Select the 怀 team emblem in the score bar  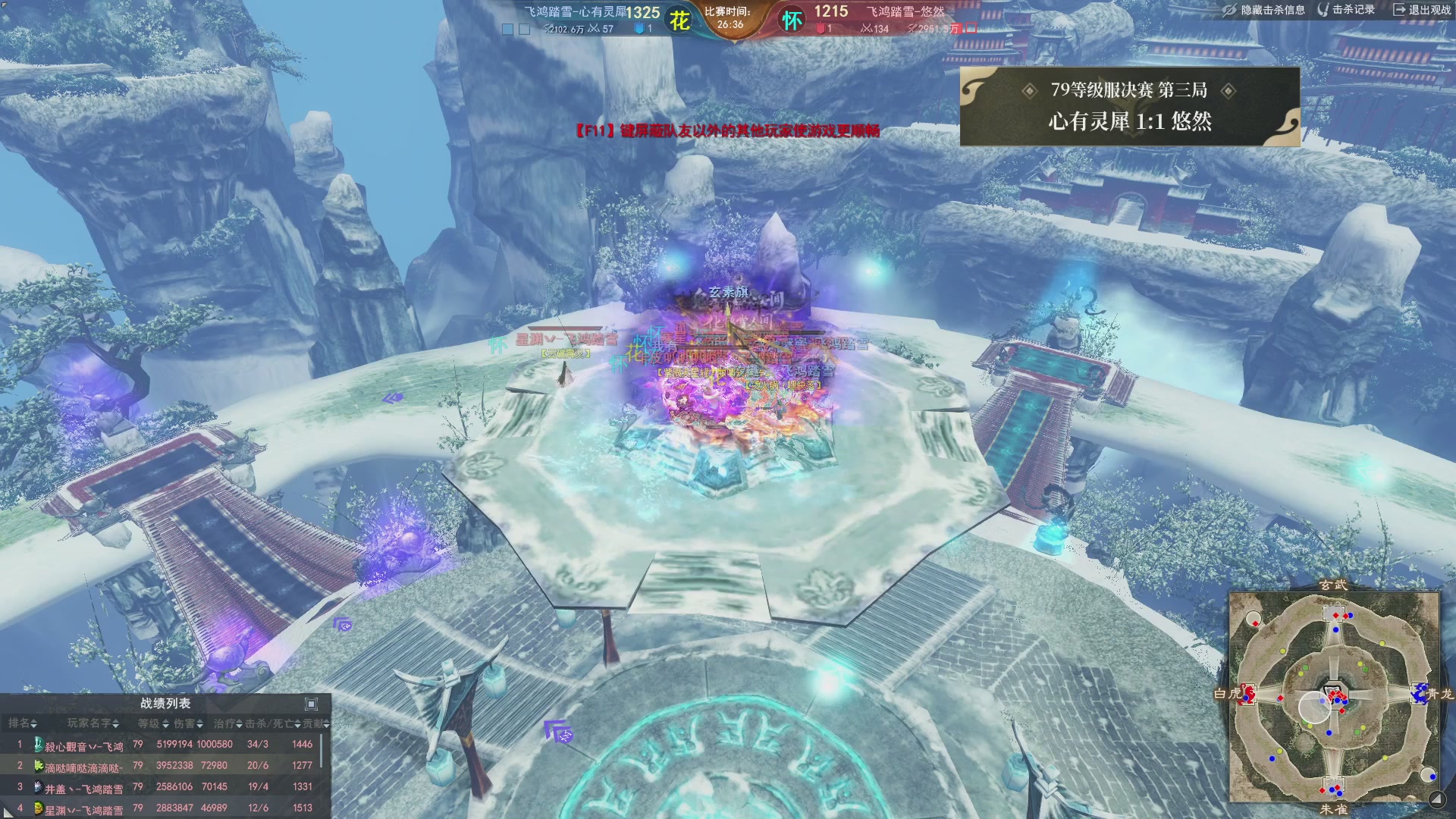792,20
